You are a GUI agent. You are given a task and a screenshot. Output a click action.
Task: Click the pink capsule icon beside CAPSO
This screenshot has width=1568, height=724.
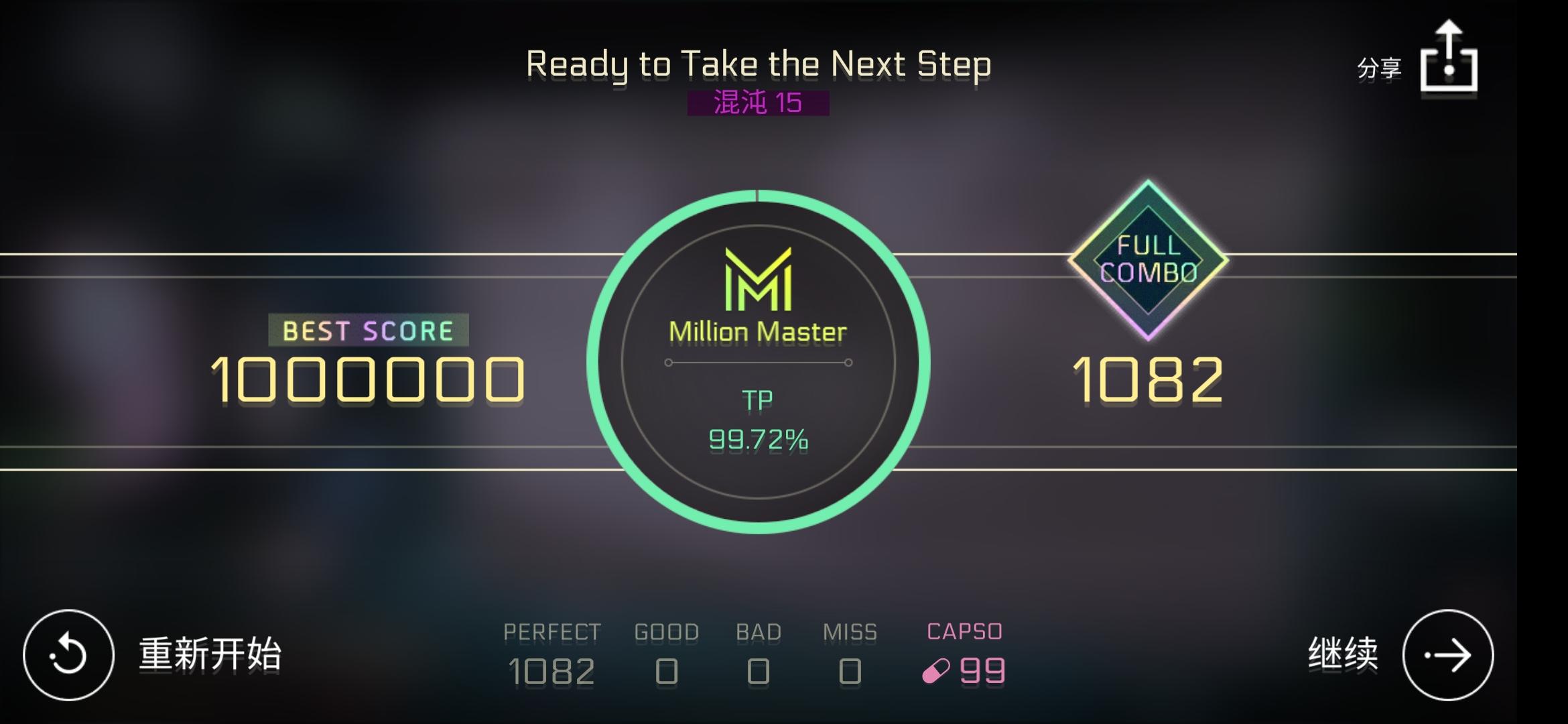pyautogui.click(x=937, y=670)
